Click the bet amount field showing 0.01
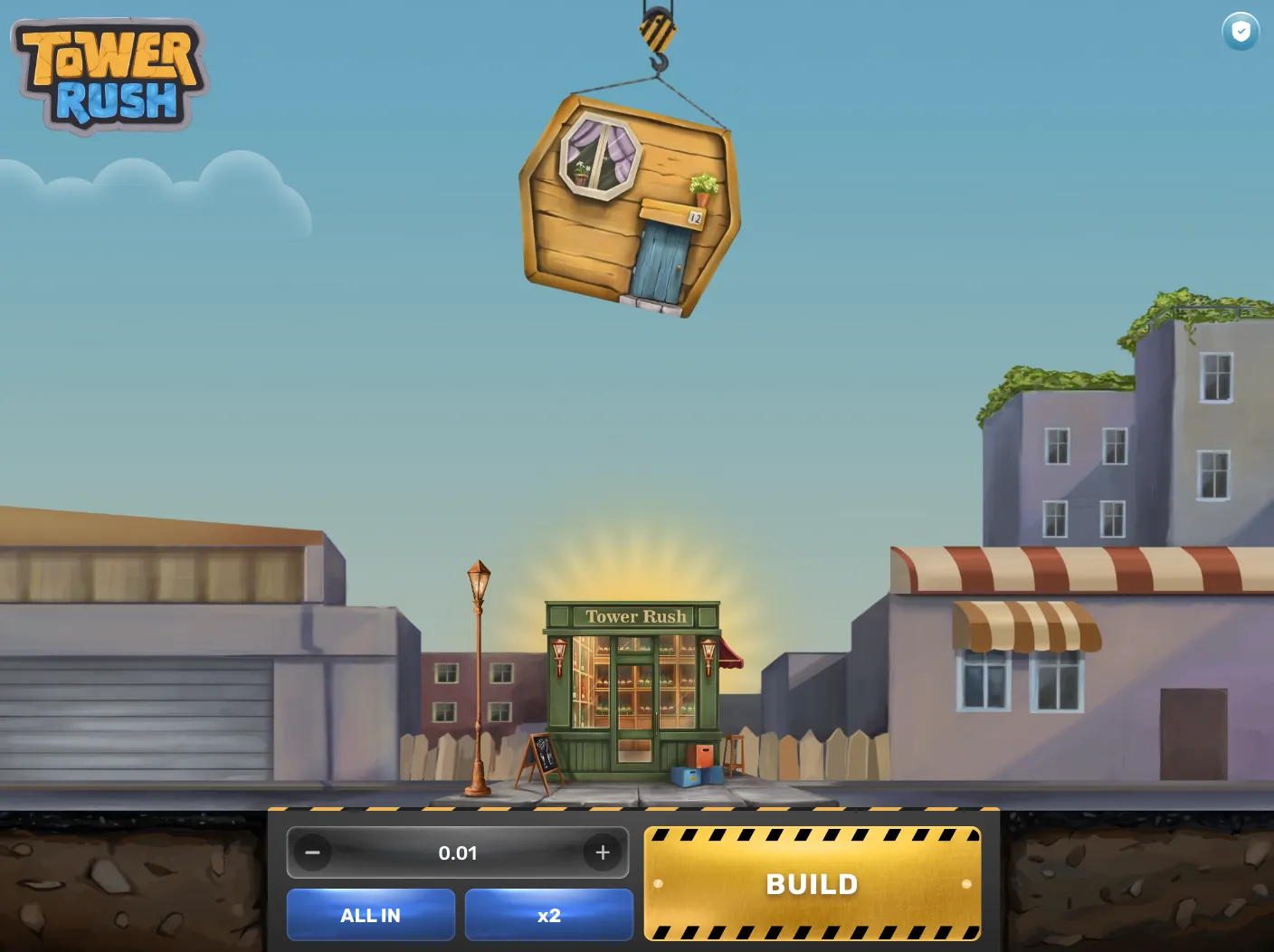Screen dimensions: 1274x952 pyautogui.click(x=458, y=852)
